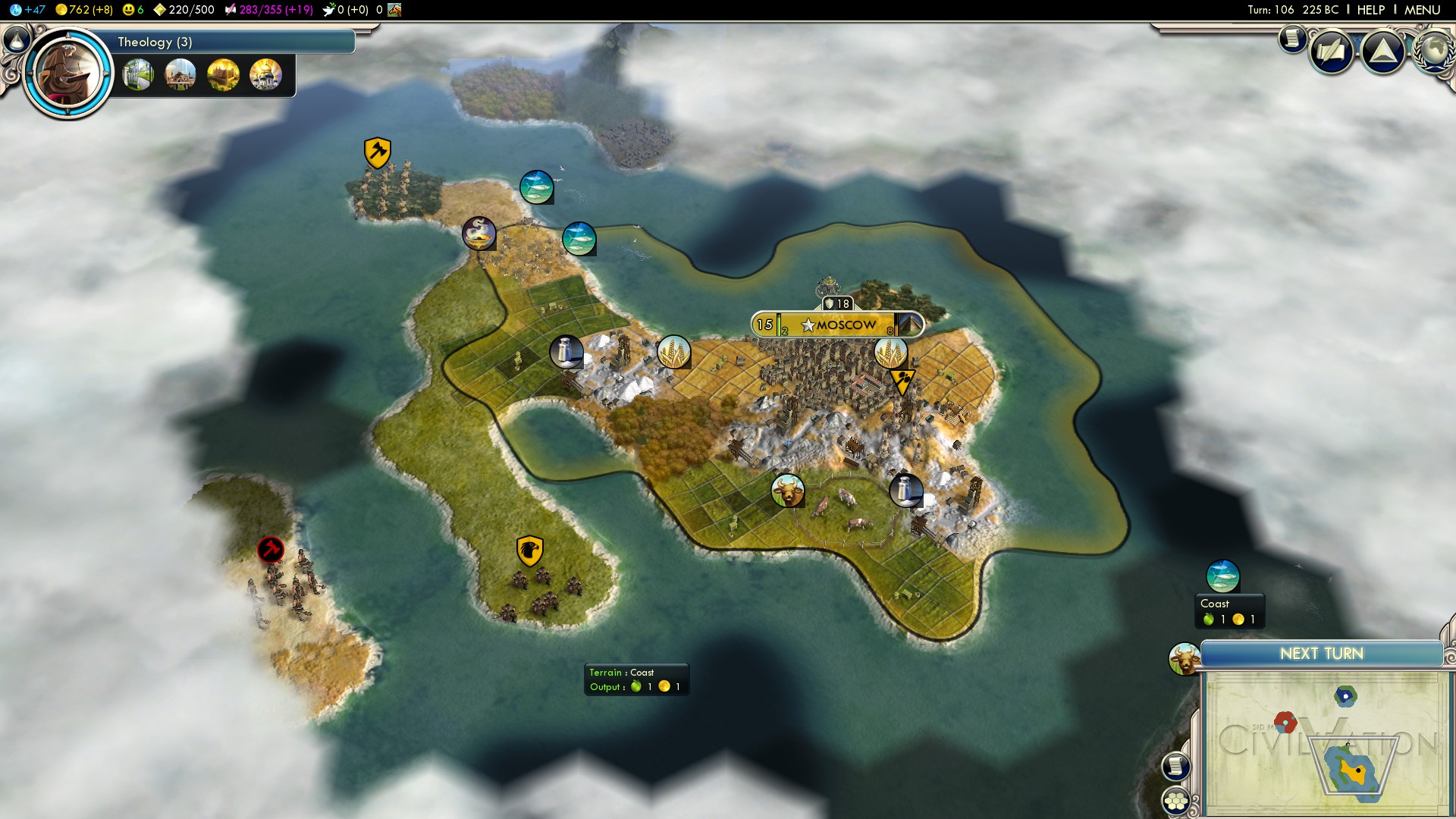Click the cattle notification icon

(1184, 658)
